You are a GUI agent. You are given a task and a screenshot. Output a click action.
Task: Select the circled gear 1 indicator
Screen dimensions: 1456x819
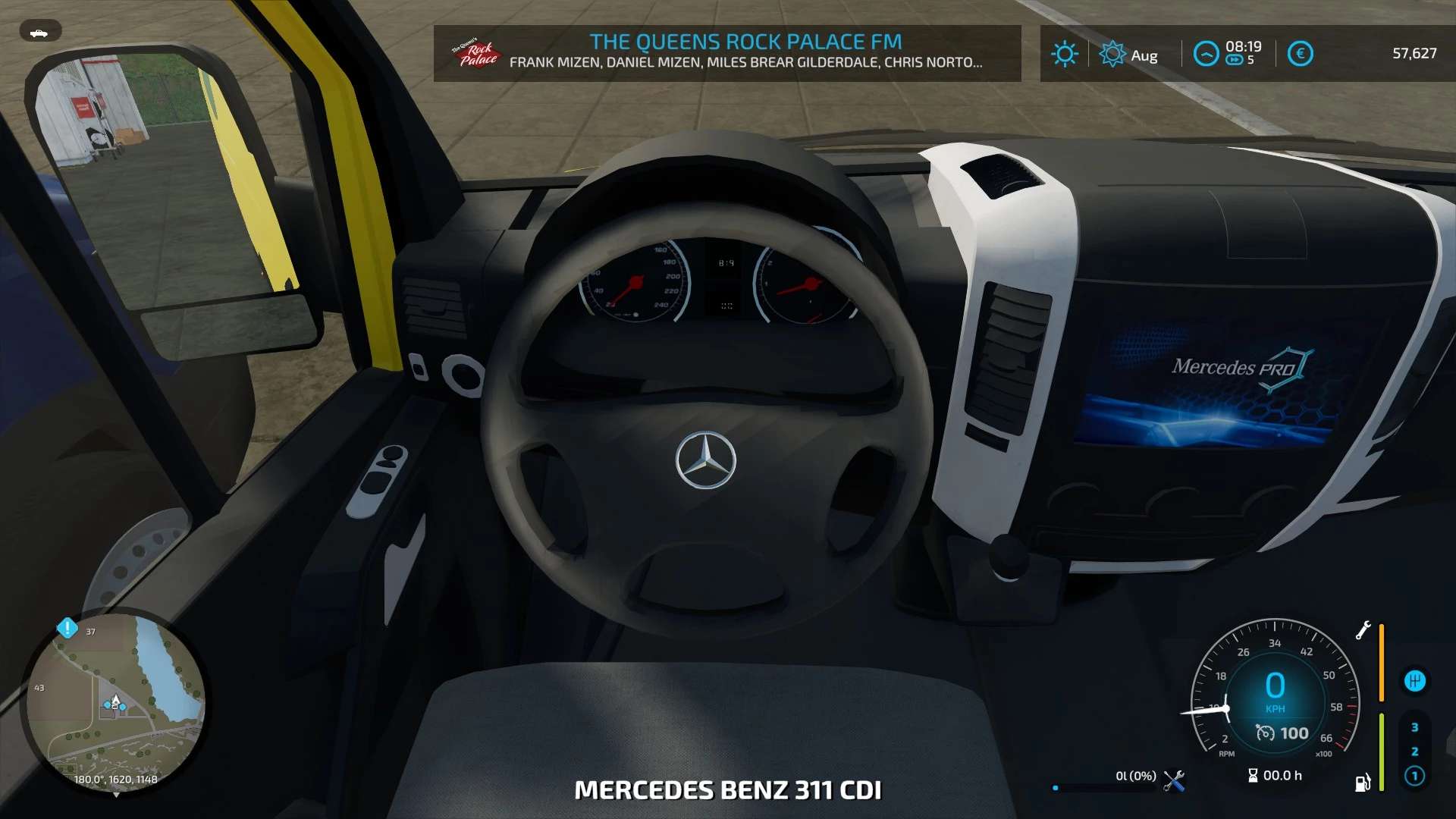tap(1414, 776)
